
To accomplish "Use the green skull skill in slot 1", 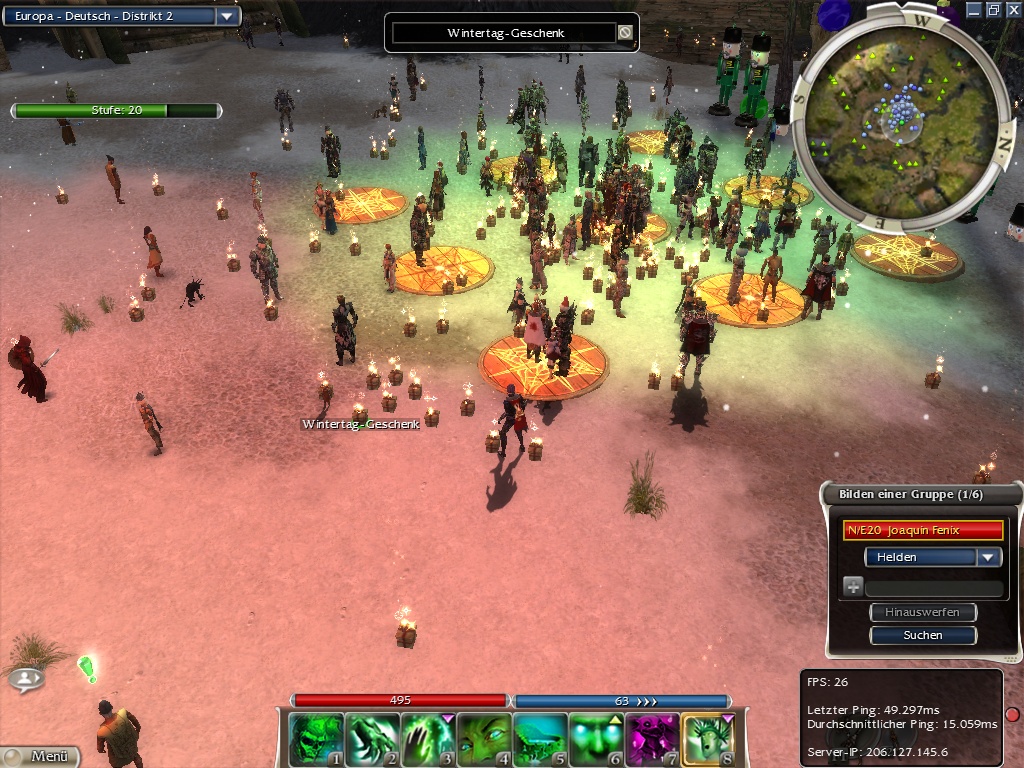I will pyautogui.click(x=316, y=739).
